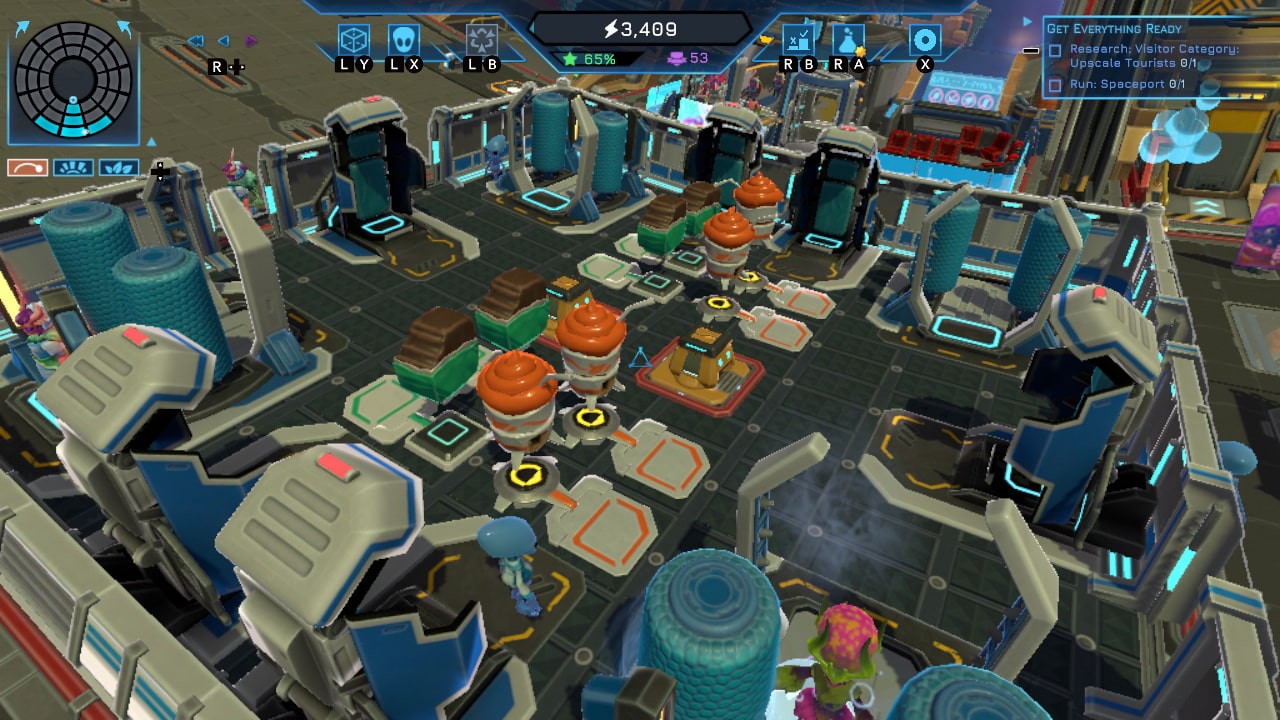Image resolution: width=1280 pixels, height=720 pixels.
Task: Check the Research Visitor Category objective box
Action: [1055, 51]
